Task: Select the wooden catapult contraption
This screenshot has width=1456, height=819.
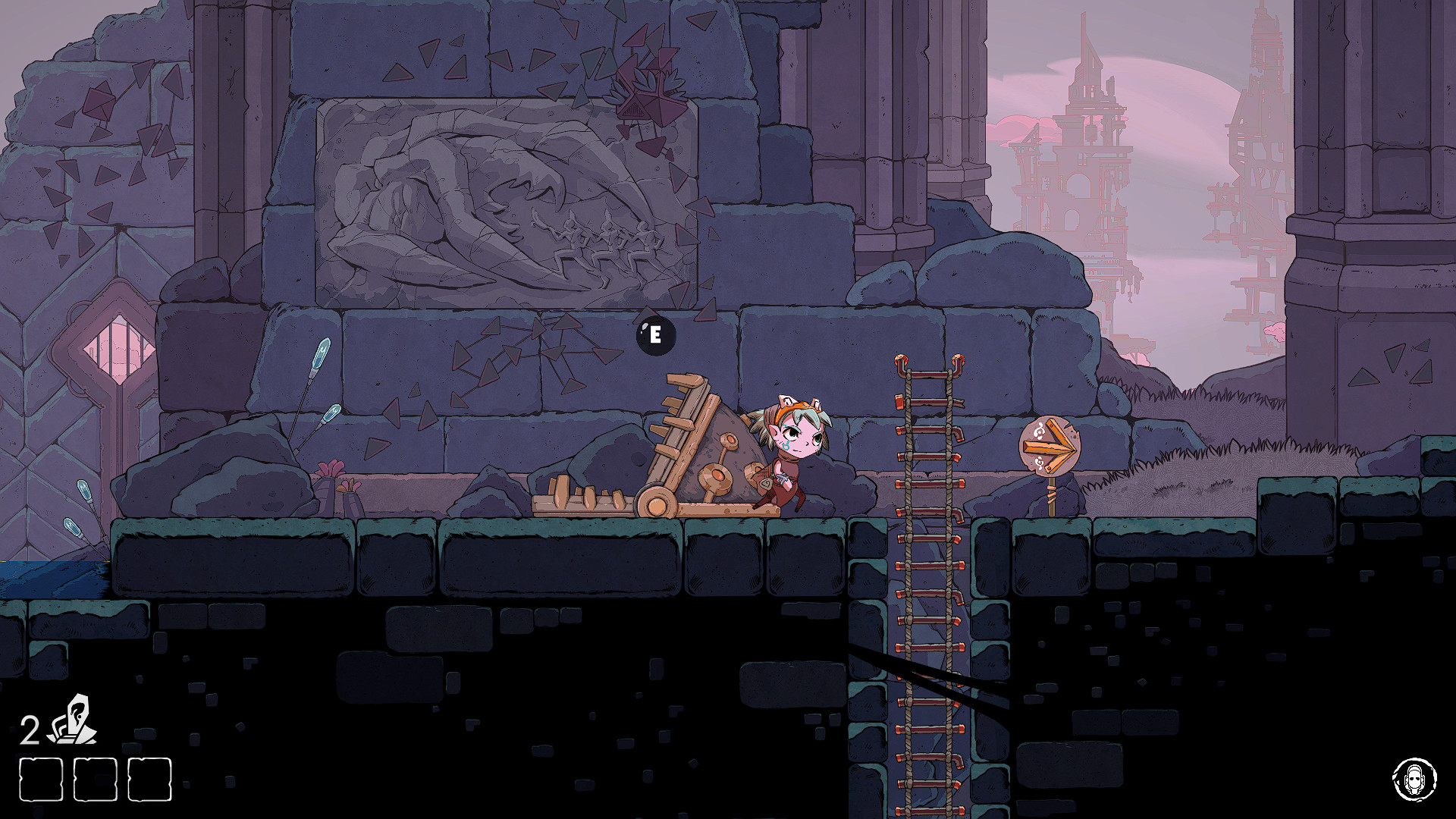Action: click(667, 447)
